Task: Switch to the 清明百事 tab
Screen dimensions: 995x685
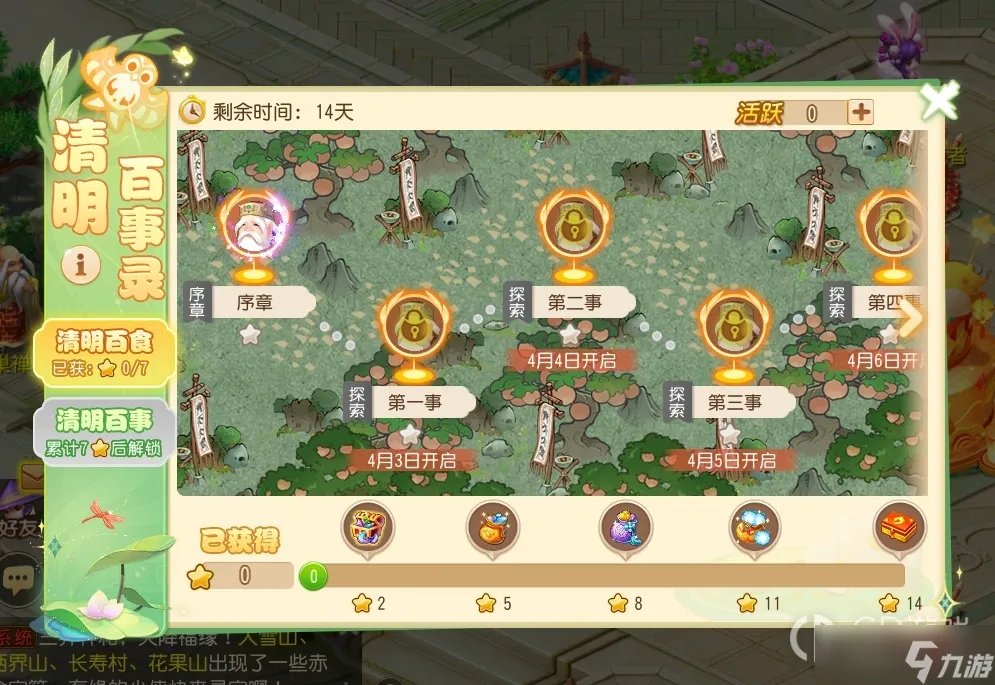Action: (x=103, y=430)
